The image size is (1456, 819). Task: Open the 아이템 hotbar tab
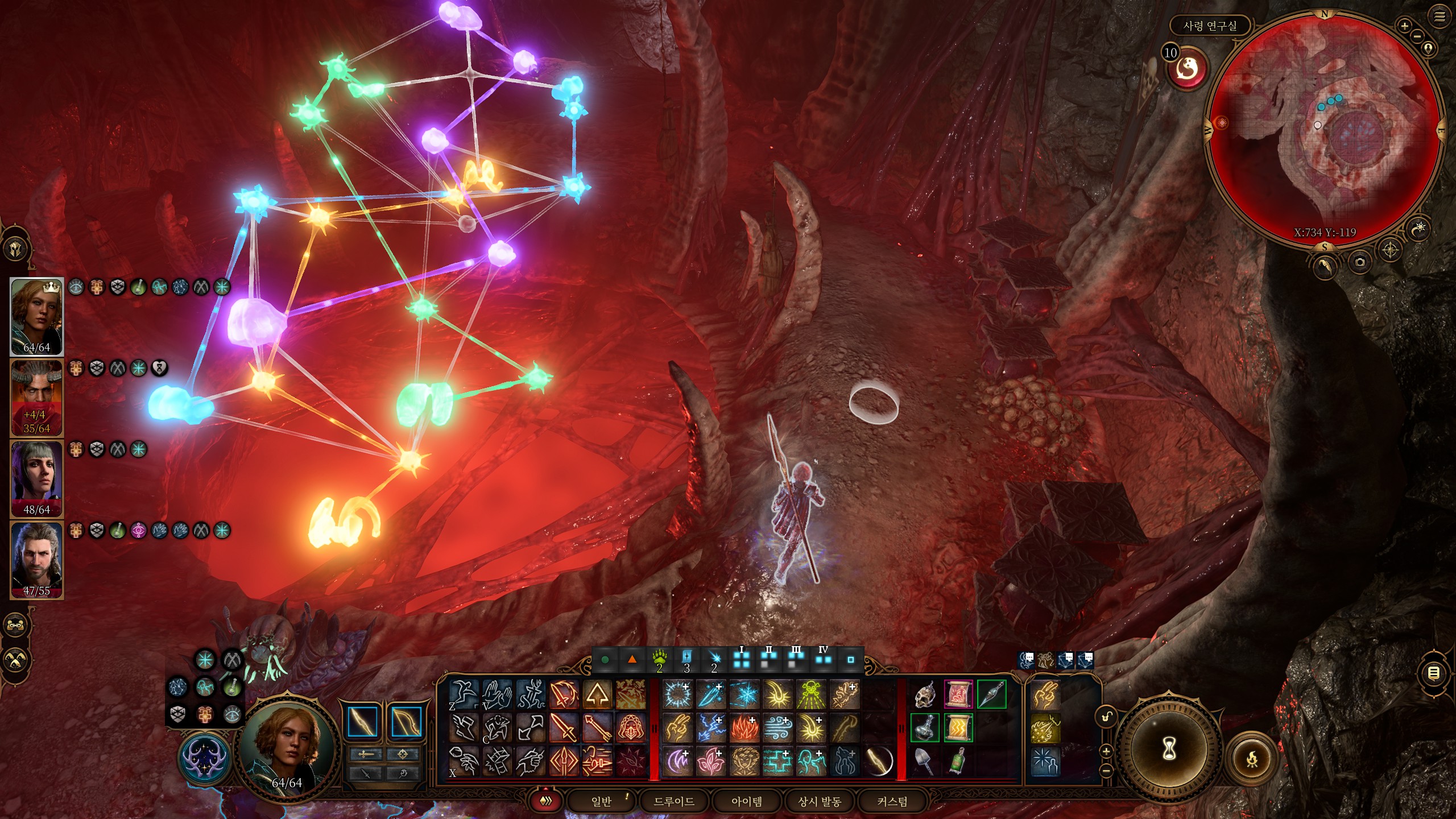click(x=746, y=801)
